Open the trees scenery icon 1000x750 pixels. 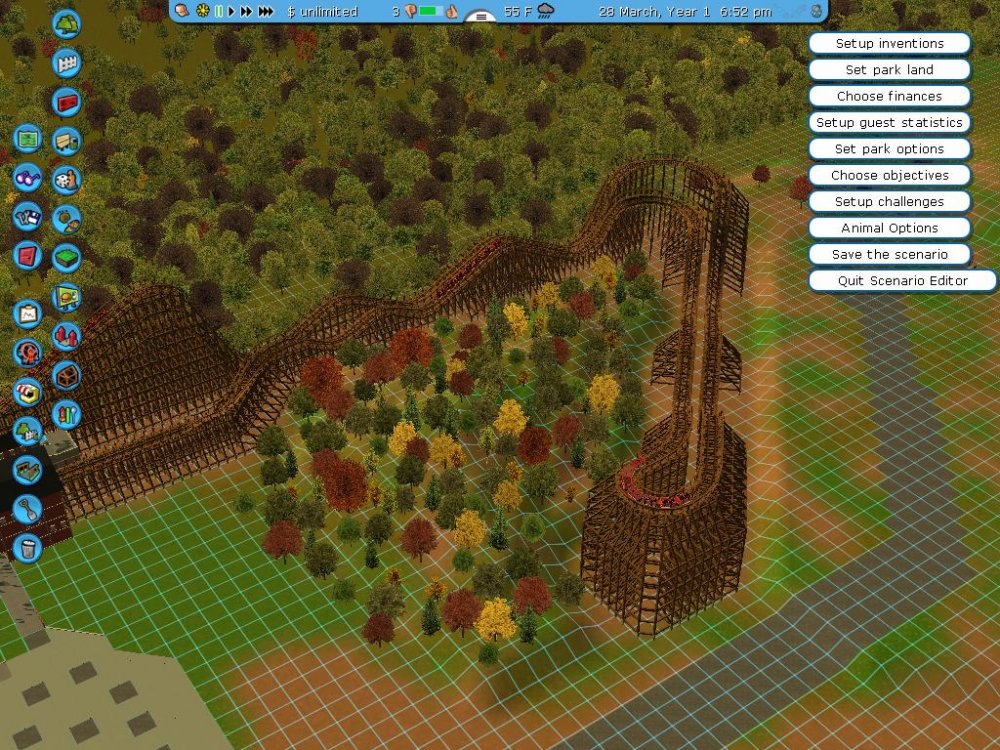(66, 22)
